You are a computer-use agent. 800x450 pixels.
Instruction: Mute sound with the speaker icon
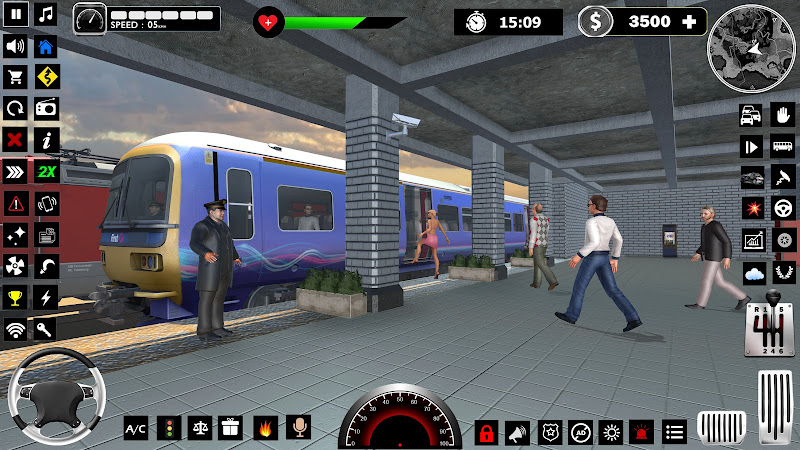[x=15, y=46]
